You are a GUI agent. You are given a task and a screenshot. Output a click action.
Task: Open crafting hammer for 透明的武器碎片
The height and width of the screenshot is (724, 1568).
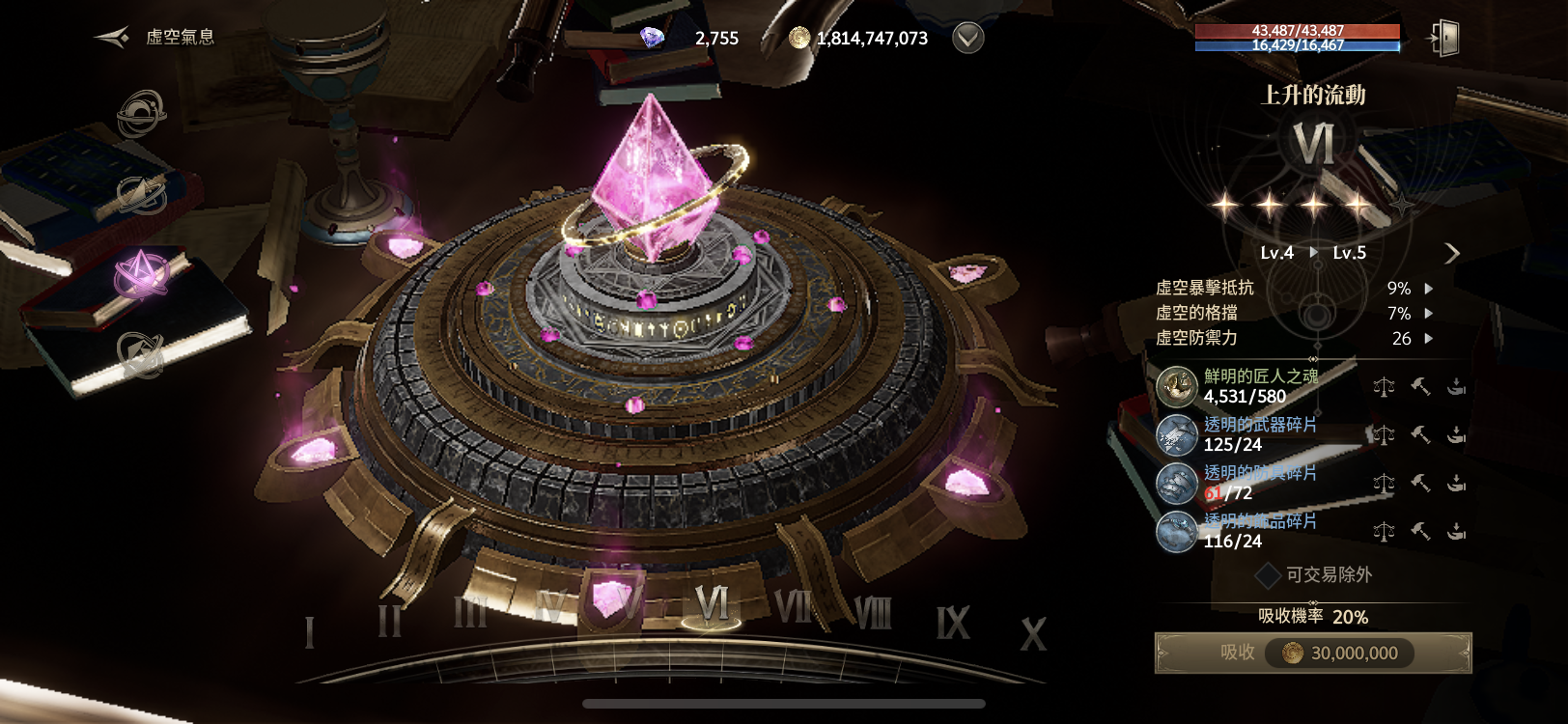1420,435
